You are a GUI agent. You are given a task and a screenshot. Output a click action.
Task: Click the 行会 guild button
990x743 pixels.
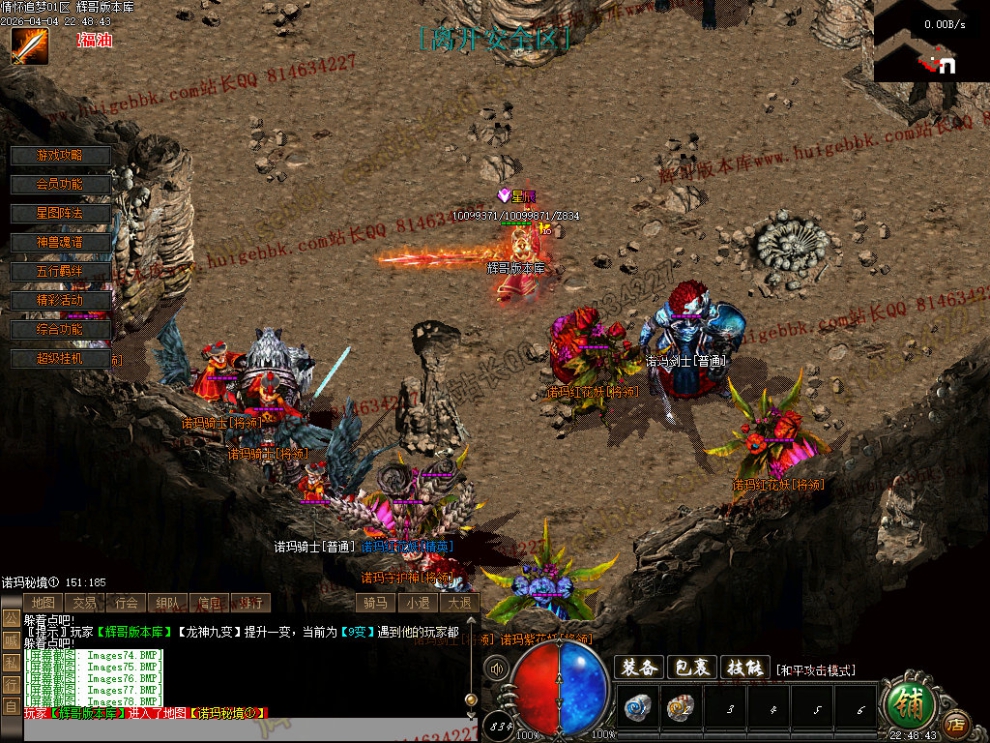126,602
